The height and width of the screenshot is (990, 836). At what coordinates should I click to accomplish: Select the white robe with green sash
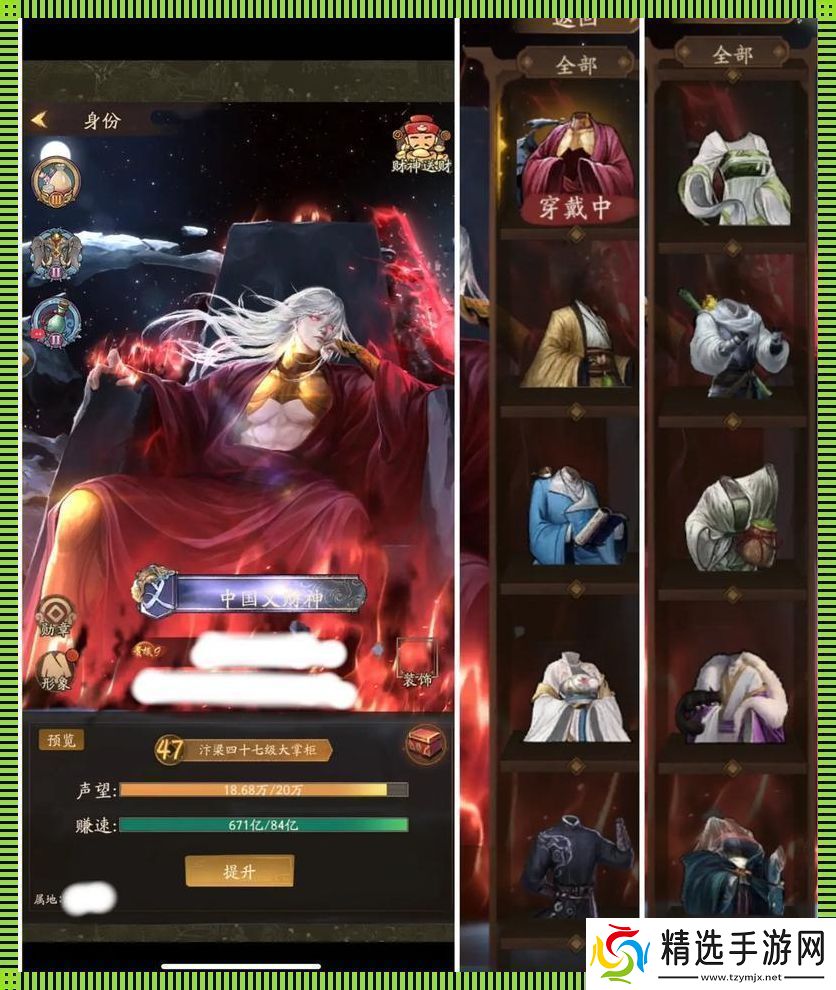pyautogui.click(x=732, y=177)
